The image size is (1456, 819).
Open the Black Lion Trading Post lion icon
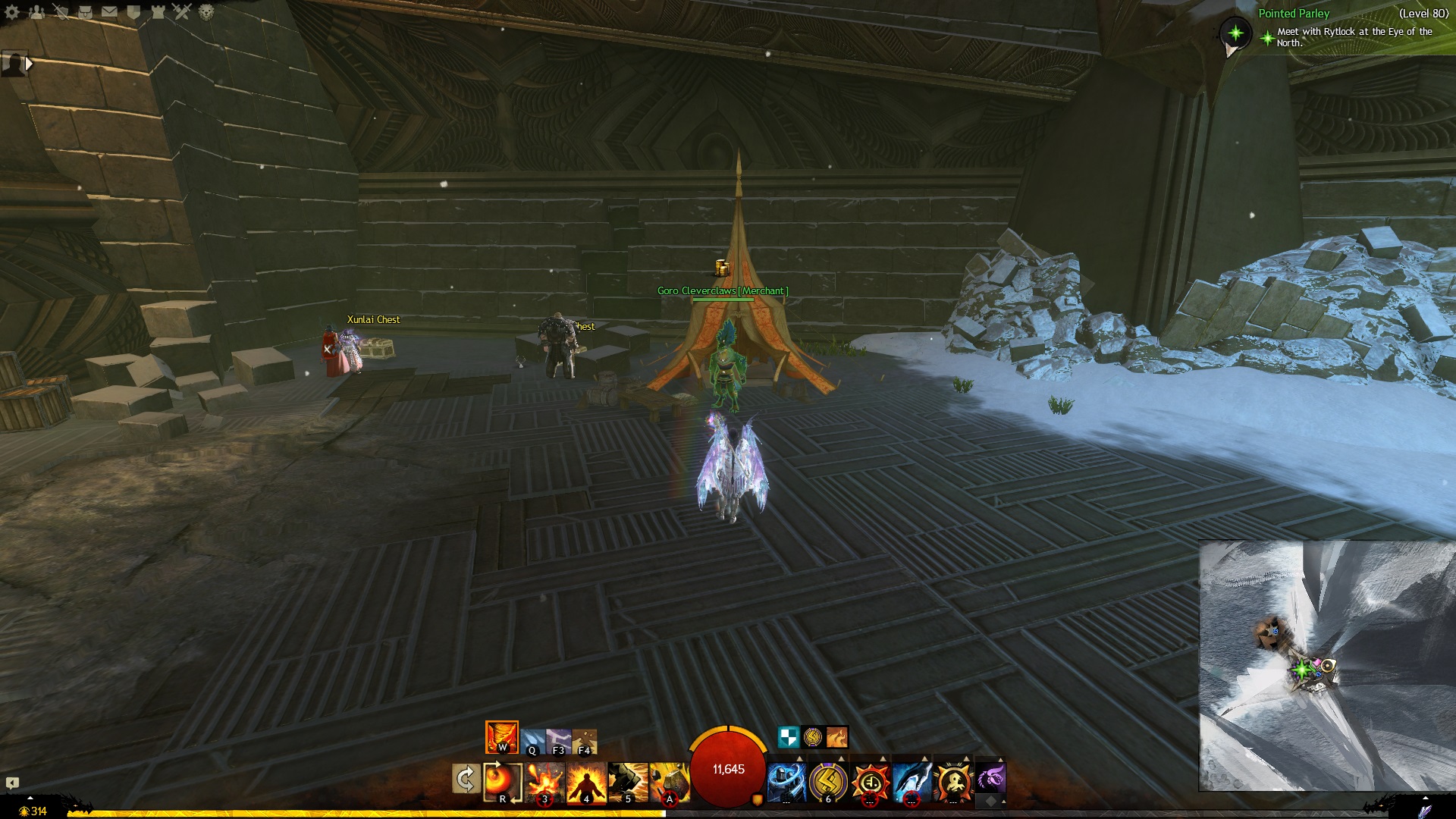tap(206, 11)
